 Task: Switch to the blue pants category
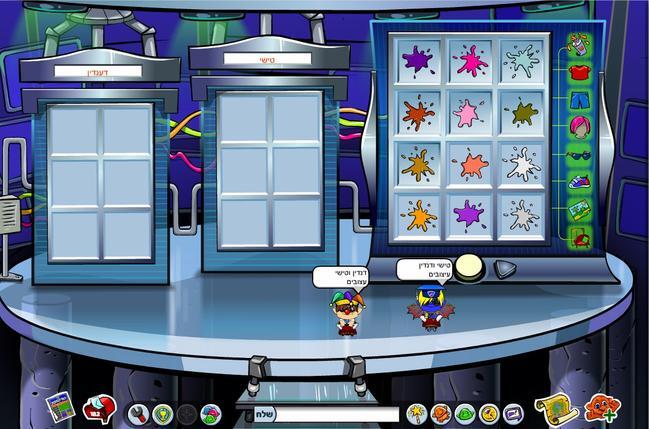coord(580,100)
